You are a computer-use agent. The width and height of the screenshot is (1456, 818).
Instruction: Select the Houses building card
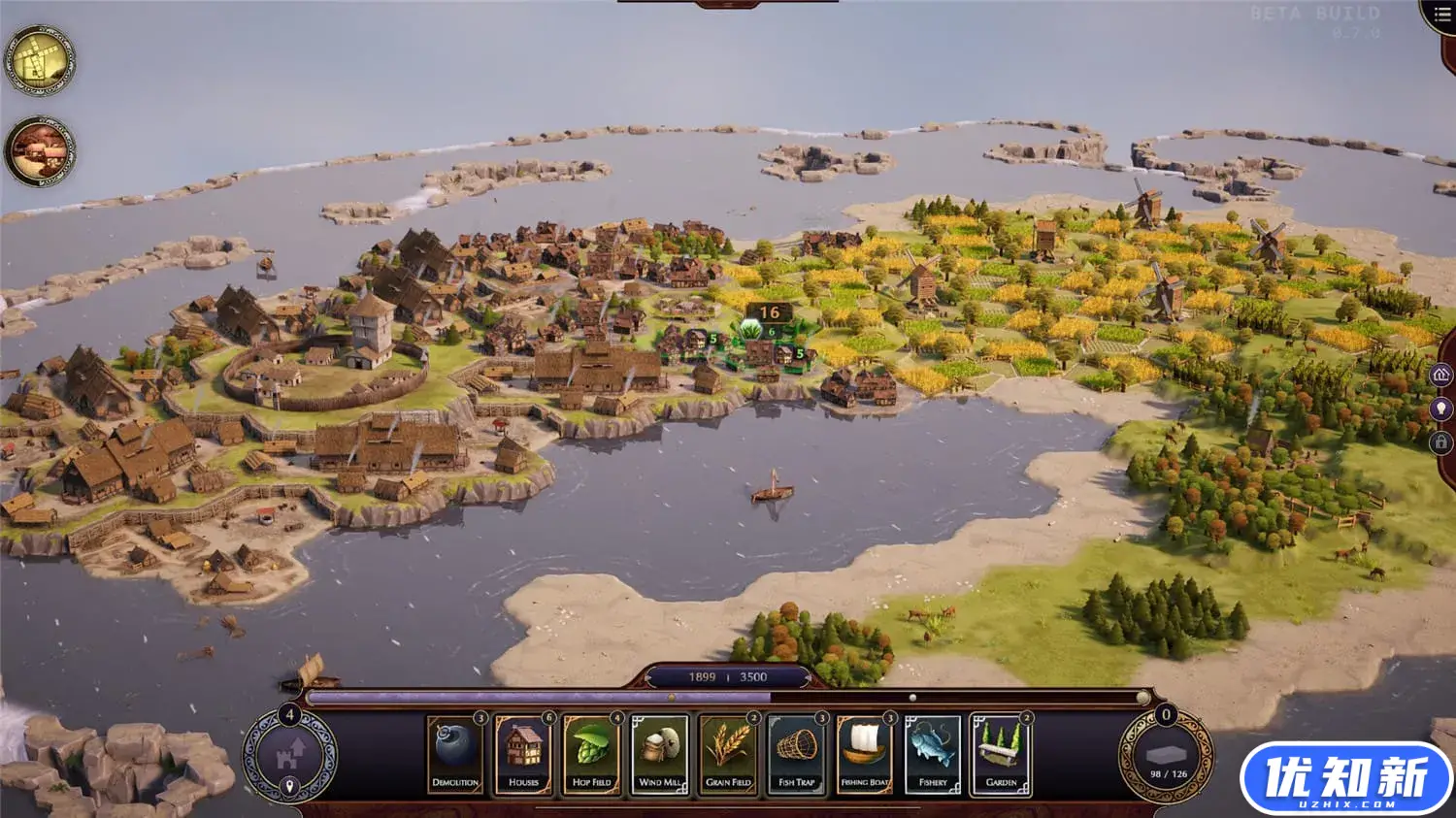522,752
